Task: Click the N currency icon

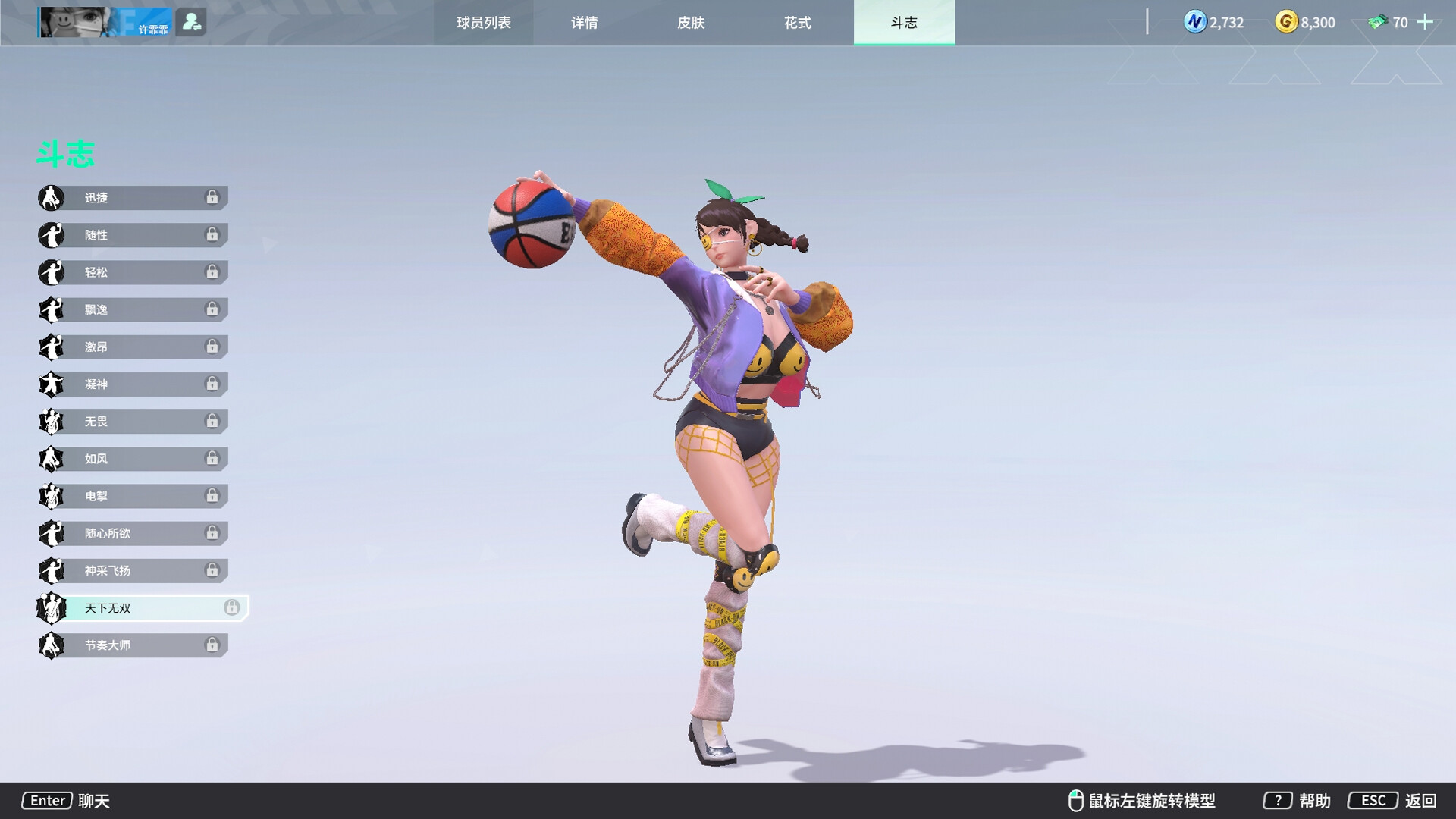Action: click(x=1194, y=22)
